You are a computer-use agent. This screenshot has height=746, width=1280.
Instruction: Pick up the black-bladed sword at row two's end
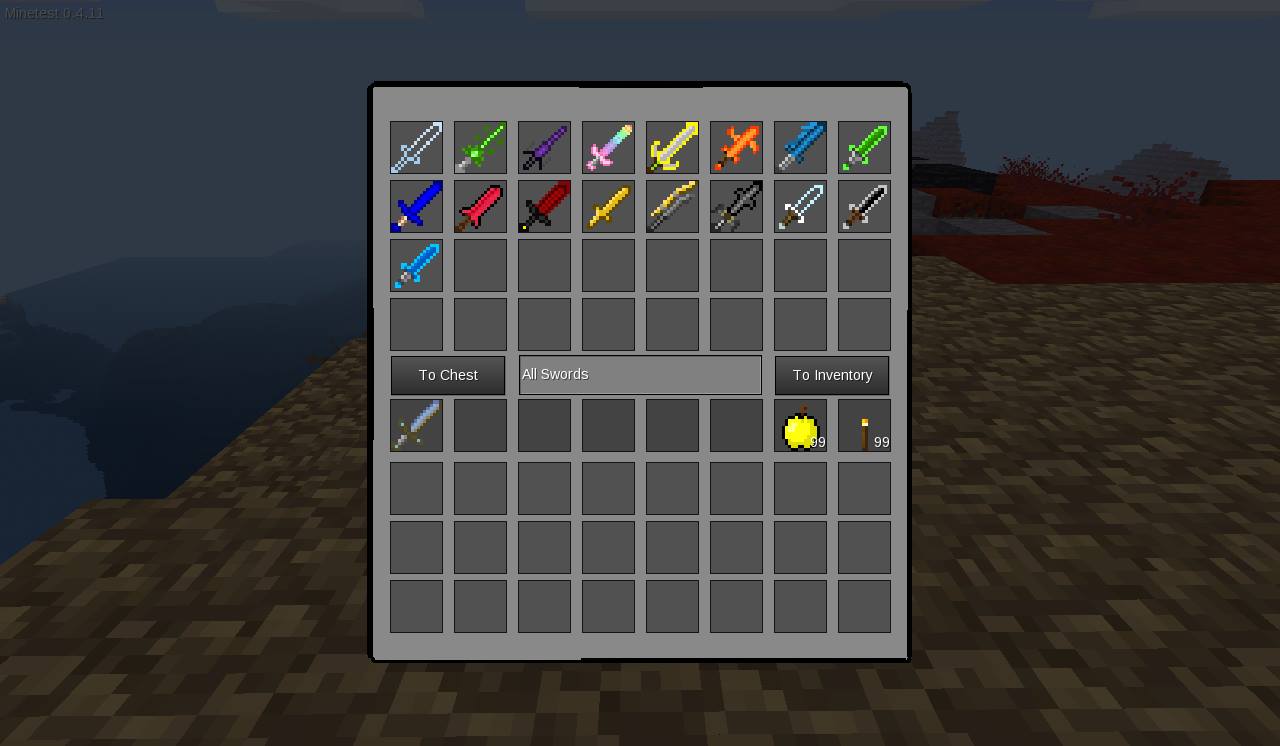click(864, 206)
